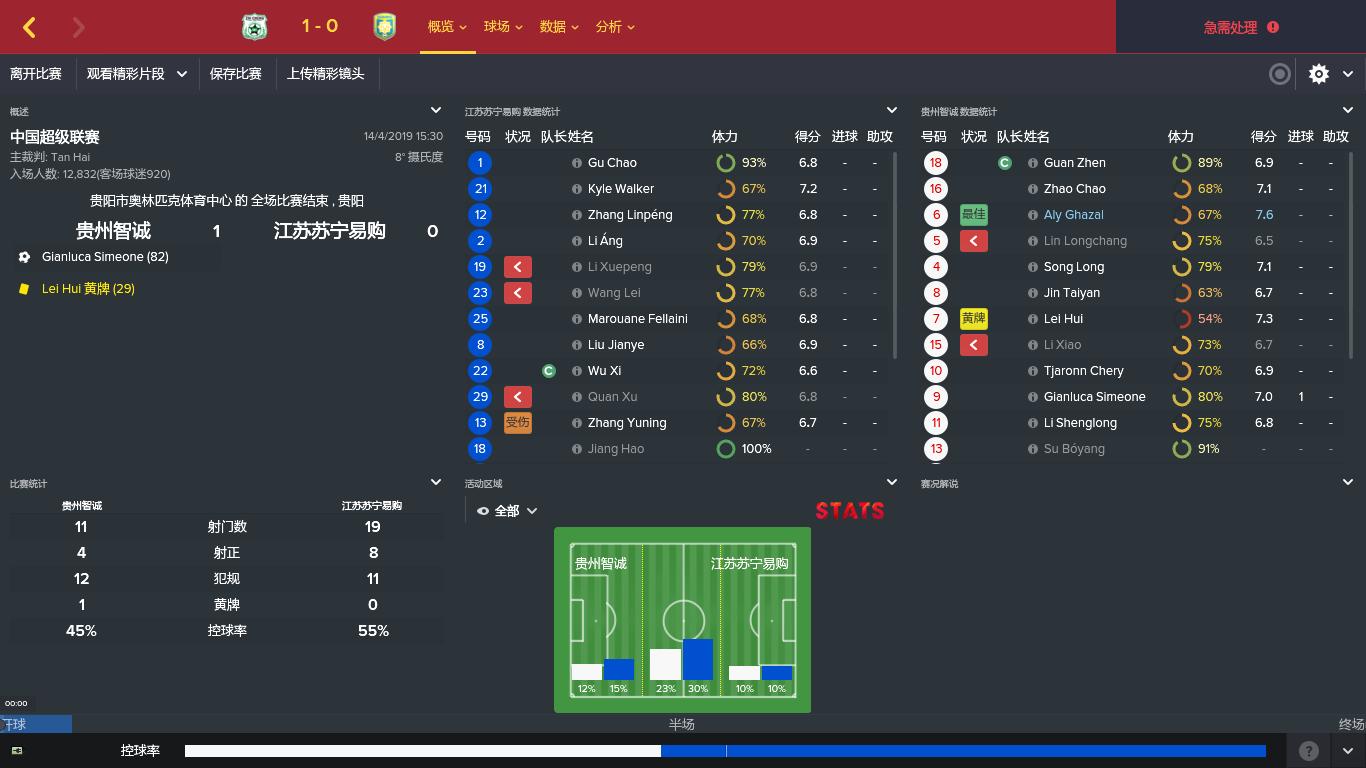Open the 全部 filter dropdown in 活动区域
The height and width of the screenshot is (768, 1366).
point(513,510)
